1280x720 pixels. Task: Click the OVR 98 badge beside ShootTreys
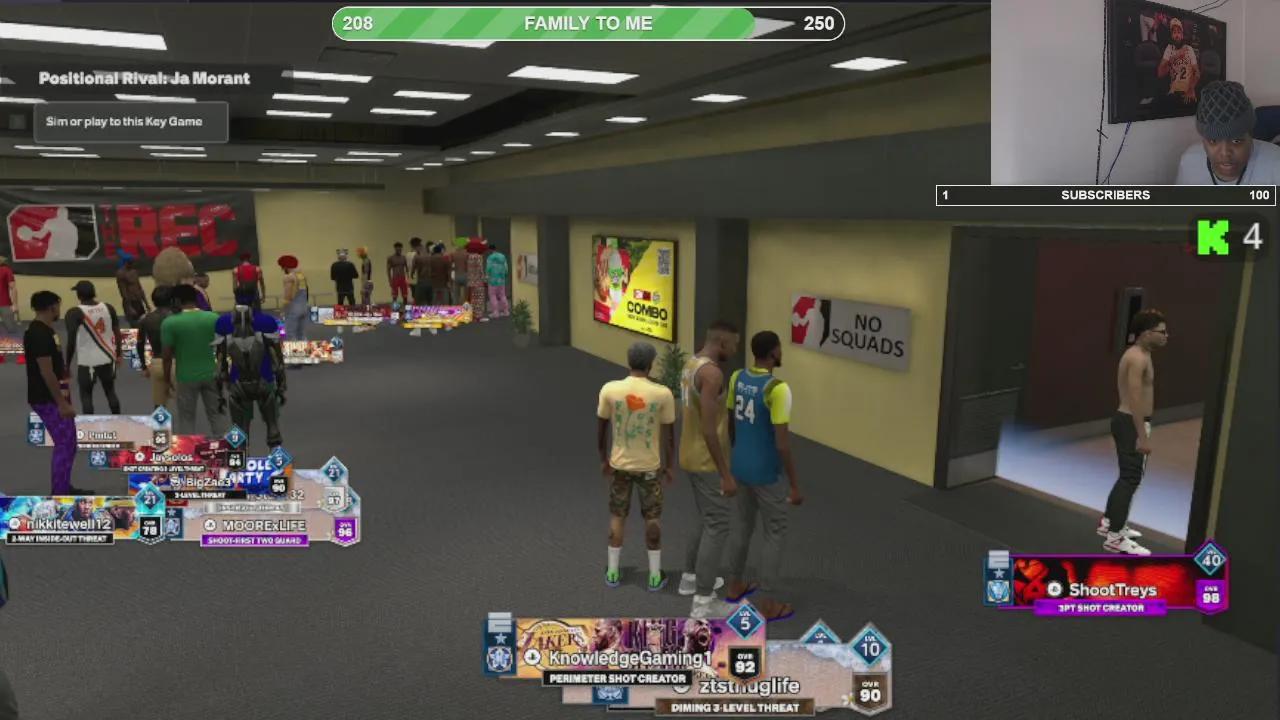click(x=1212, y=594)
